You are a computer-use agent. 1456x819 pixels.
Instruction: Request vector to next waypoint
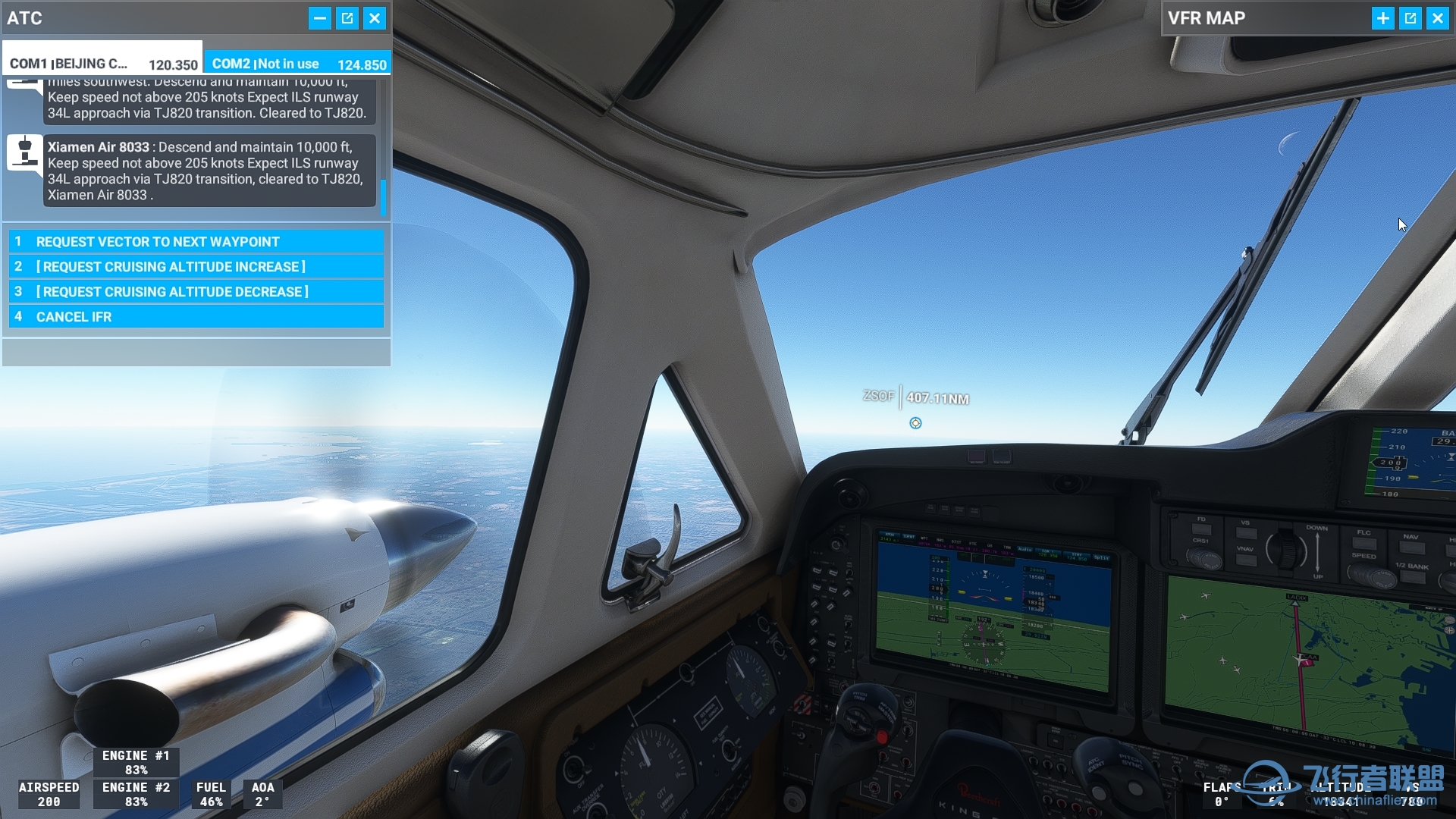coord(196,242)
